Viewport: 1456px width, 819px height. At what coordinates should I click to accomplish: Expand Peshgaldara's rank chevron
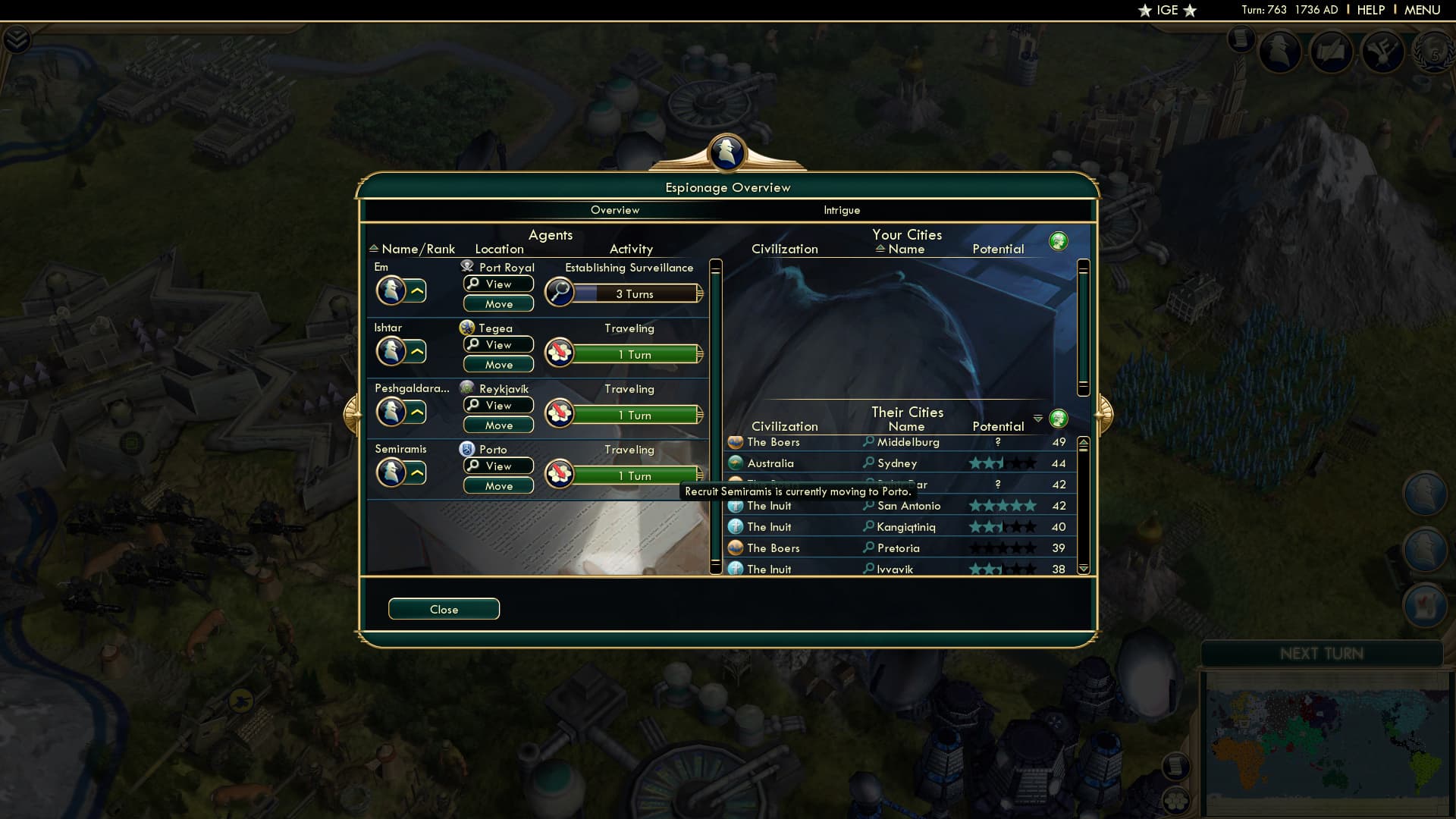point(418,411)
